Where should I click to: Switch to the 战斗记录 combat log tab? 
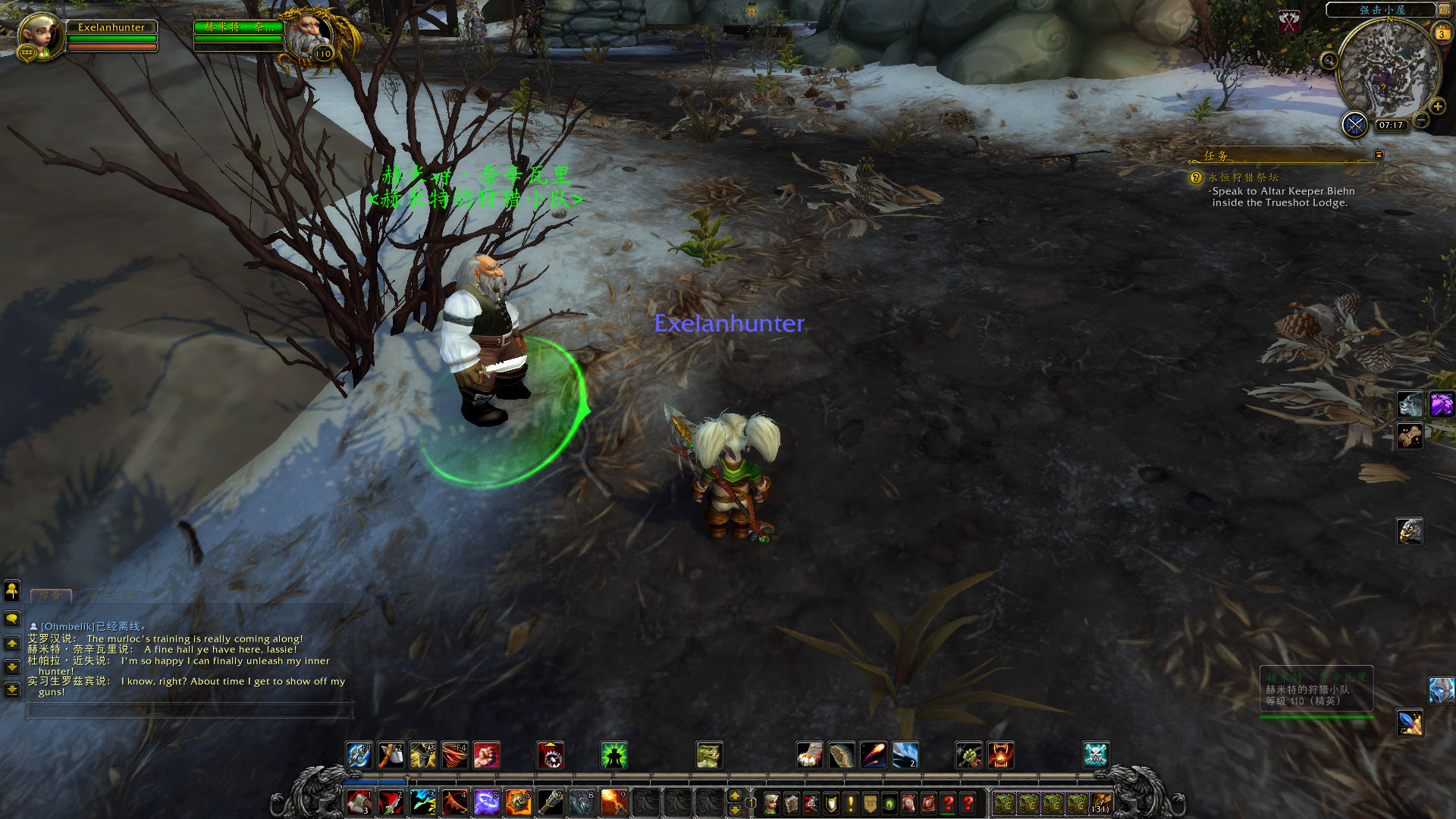112,596
